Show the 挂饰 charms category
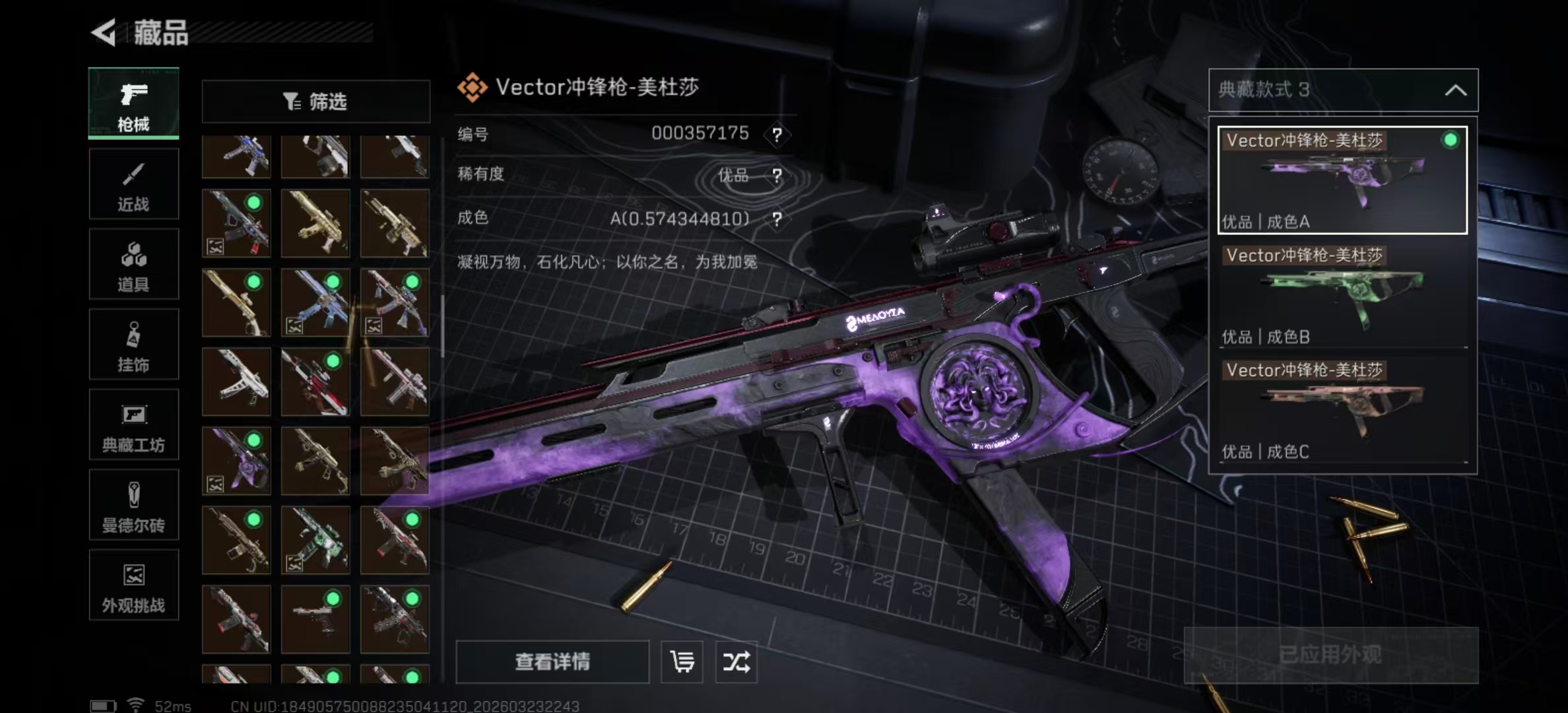This screenshot has width=1568, height=713. coord(133,345)
